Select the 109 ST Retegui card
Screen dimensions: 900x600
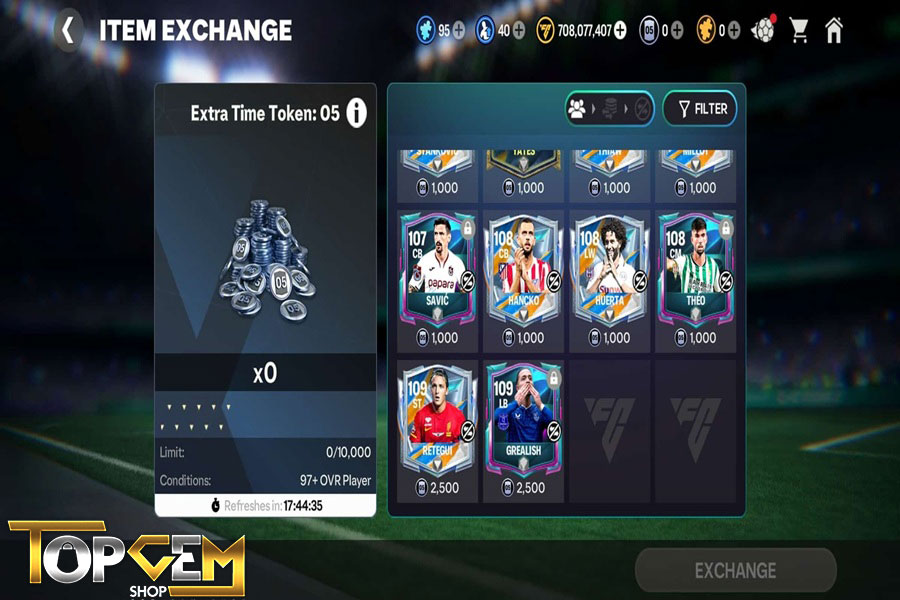click(x=436, y=420)
